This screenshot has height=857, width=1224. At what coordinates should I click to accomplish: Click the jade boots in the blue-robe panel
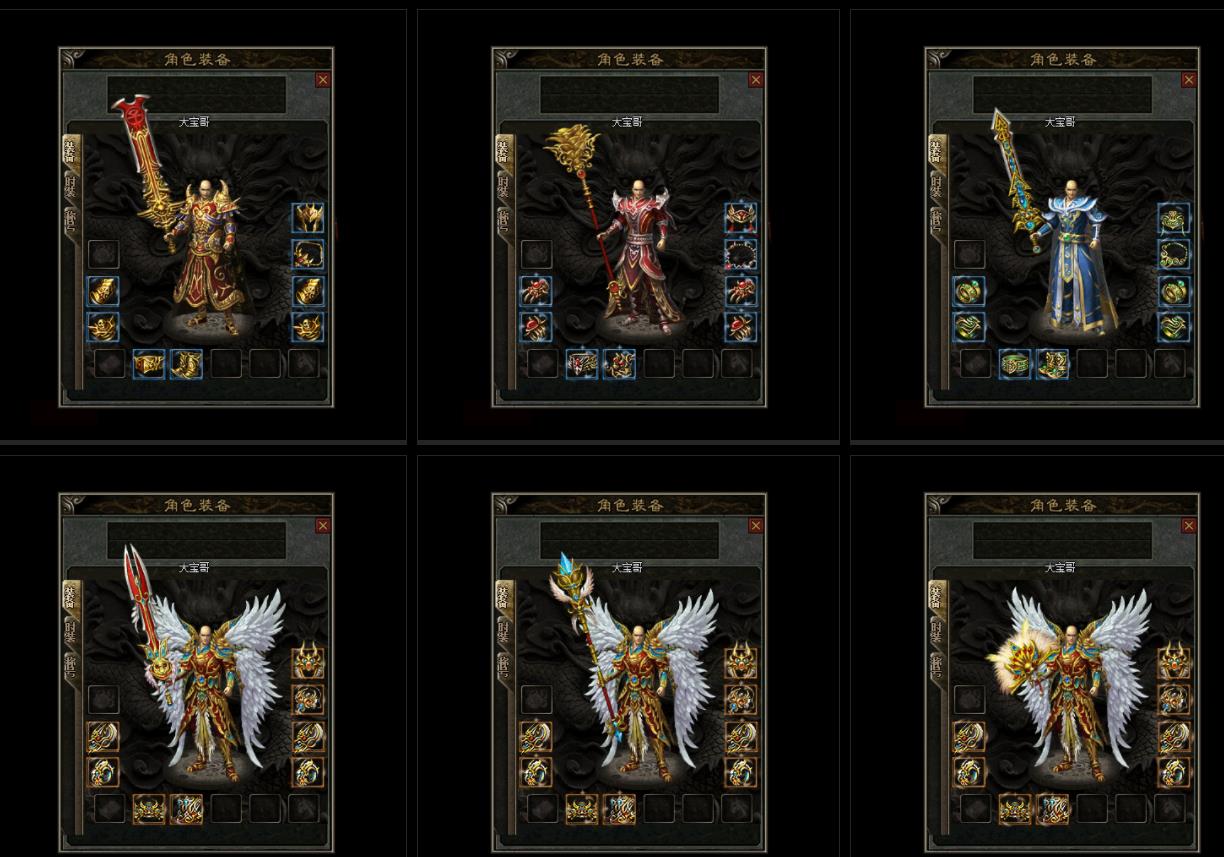1052,363
